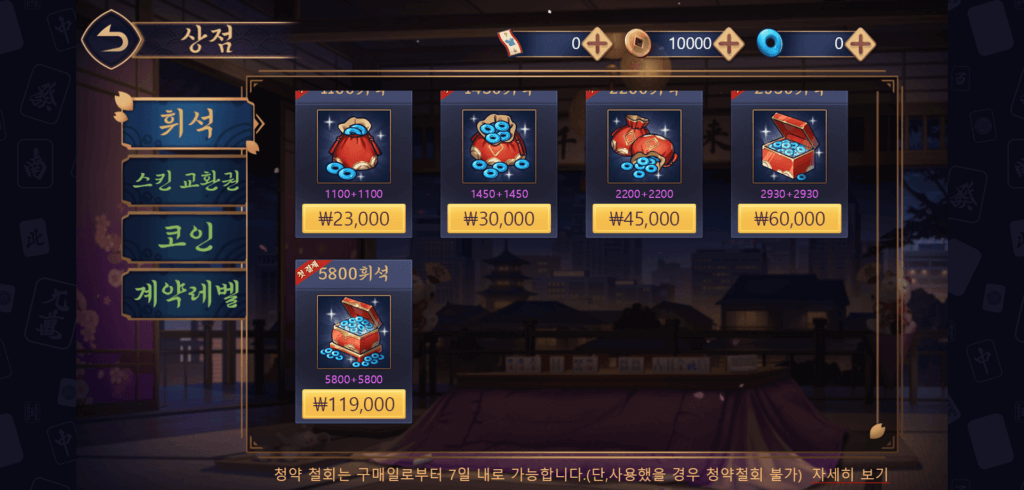1024x490 pixels.
Task: Select the 휘석 shop tab
Action: [x=185, y=123]
